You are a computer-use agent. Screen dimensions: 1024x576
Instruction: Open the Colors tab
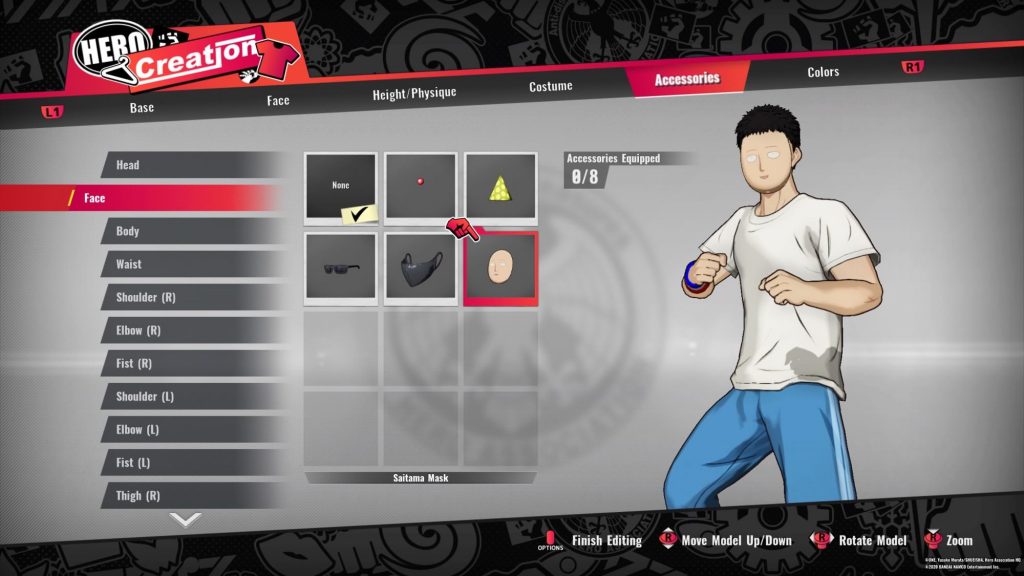point(823,72)
